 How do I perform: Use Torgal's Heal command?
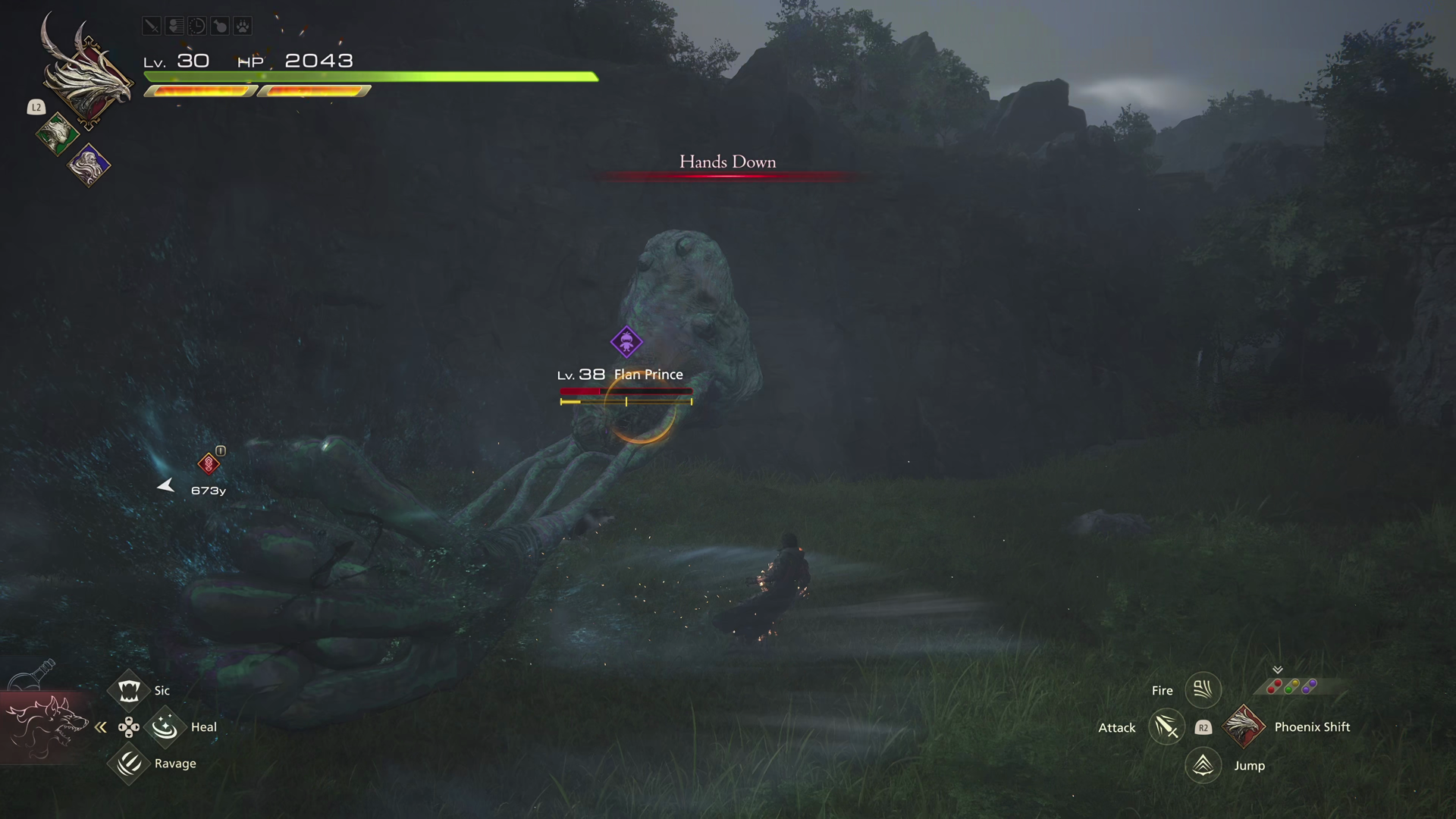click(x=165, y=727)
